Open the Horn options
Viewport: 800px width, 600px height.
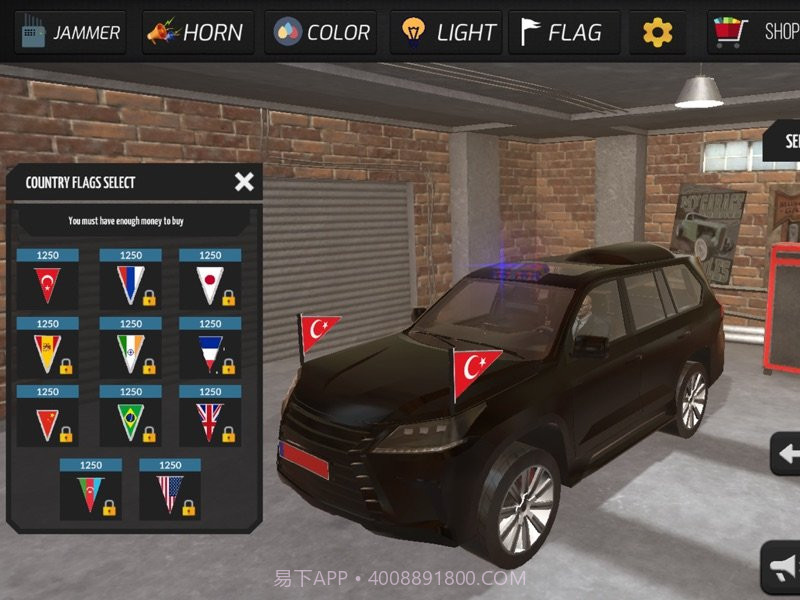(x=197, y=32)
